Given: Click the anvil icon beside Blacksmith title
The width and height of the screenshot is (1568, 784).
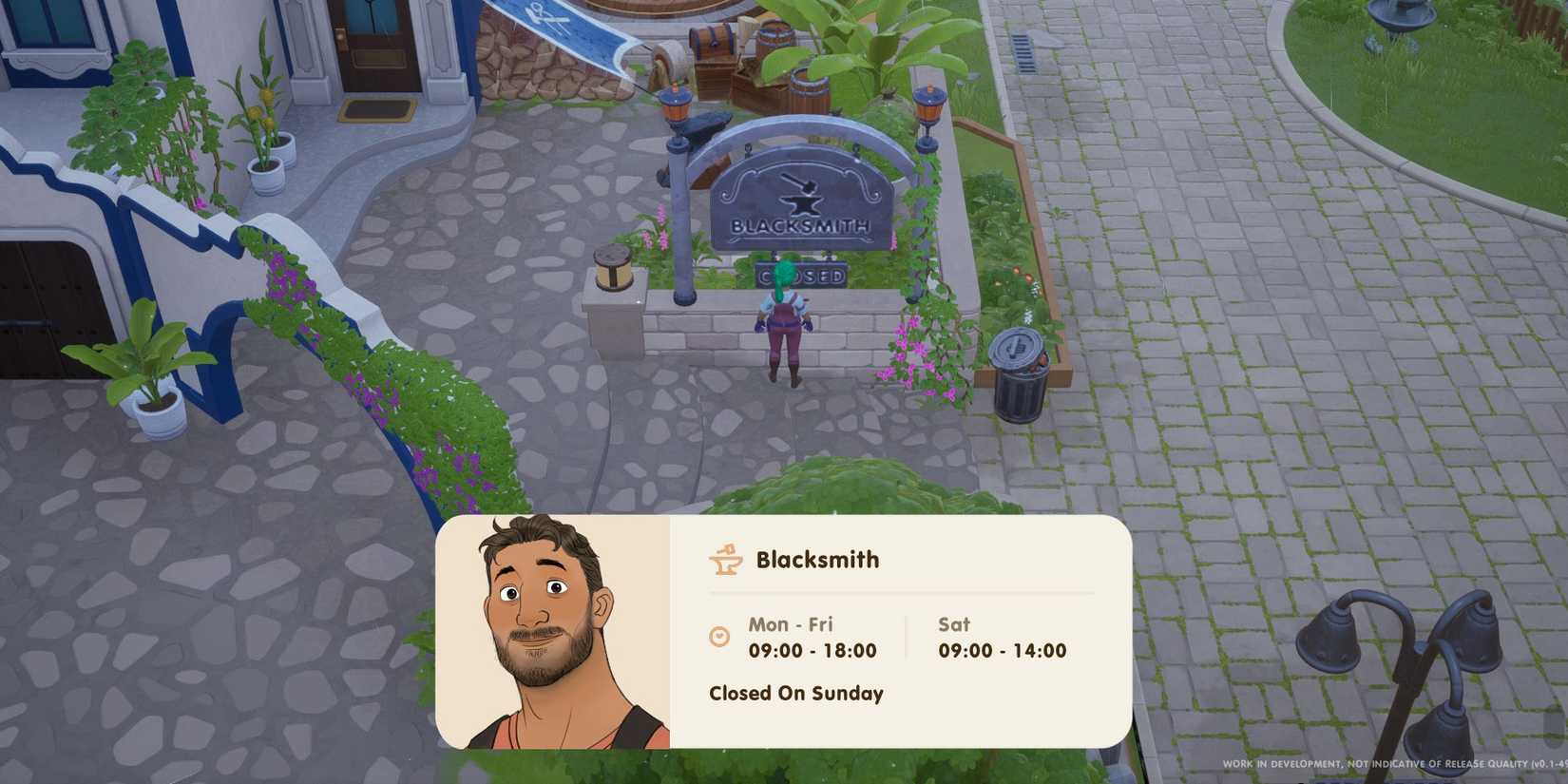Looking at the screenshot, I should pos(724,561).
